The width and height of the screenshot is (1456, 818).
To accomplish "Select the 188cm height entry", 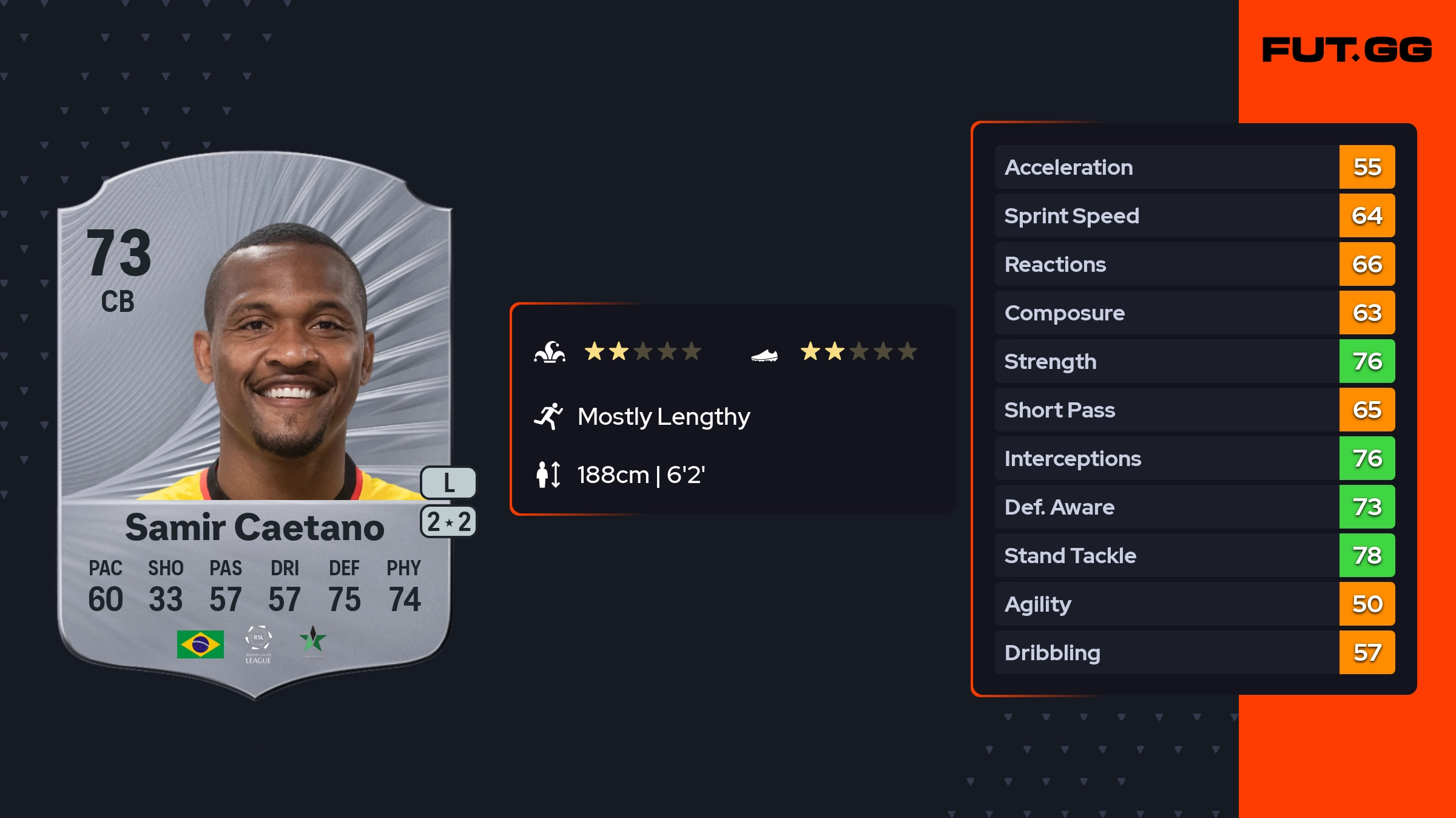I will 640,475.
